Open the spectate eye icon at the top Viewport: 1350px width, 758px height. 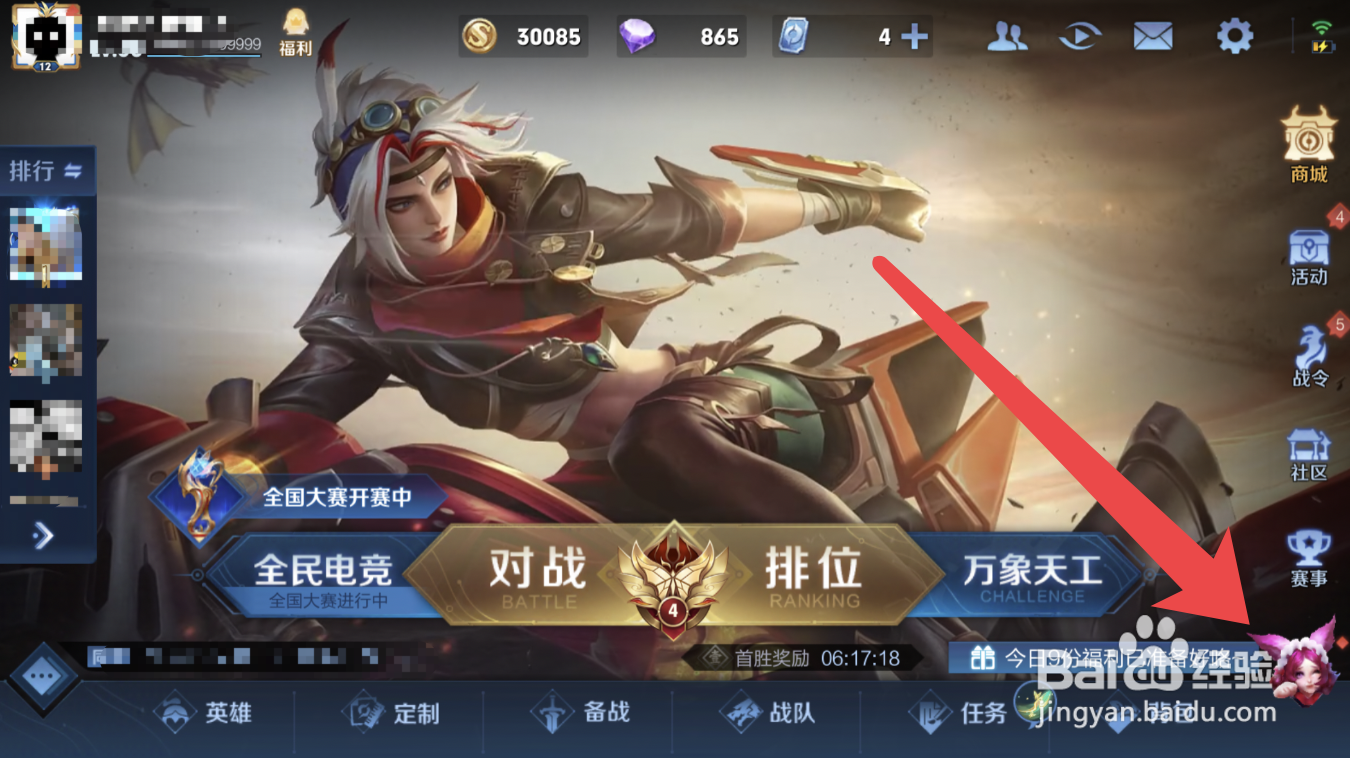(x=1079, y=35)
